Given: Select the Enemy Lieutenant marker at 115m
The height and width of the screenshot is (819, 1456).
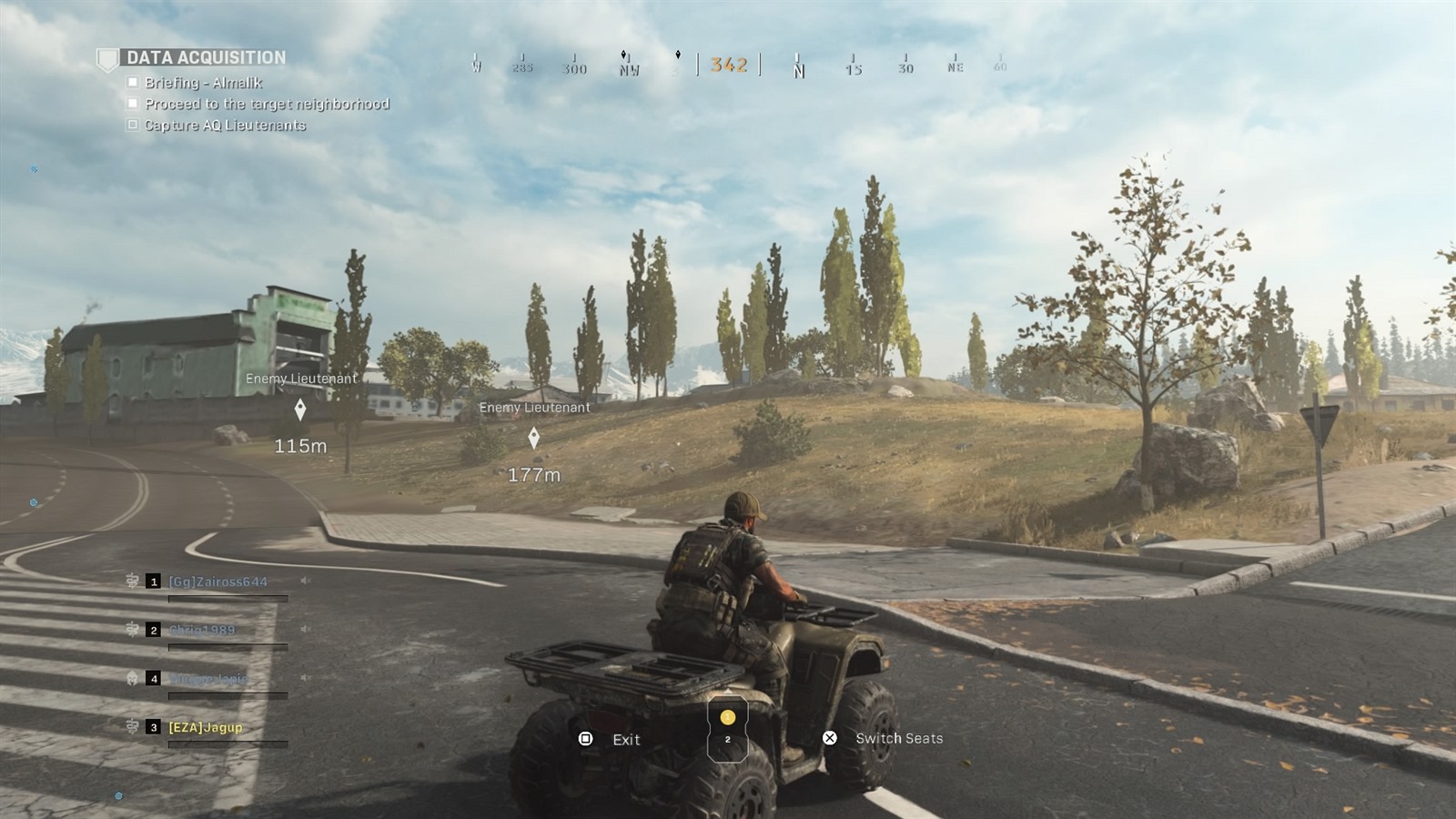Looking at the screenshot, I should tap(300, 410).
